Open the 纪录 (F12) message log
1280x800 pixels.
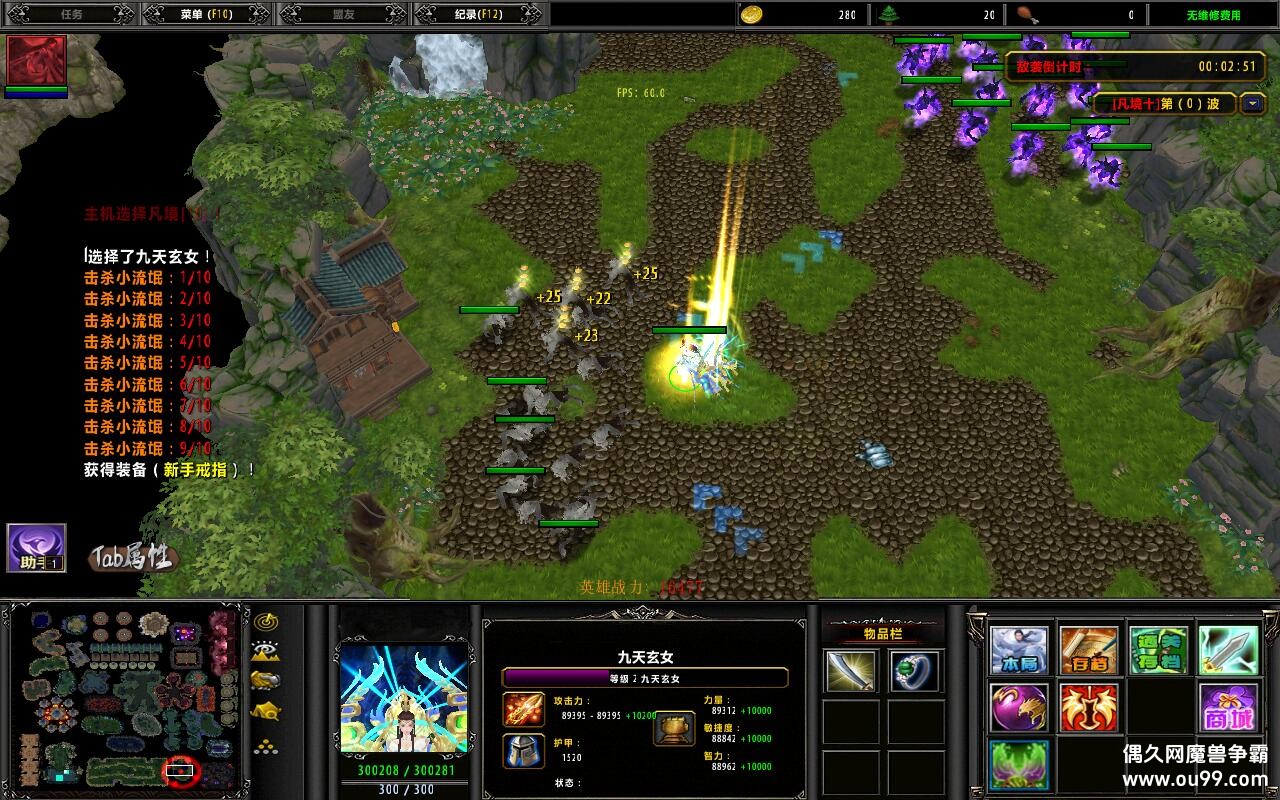(478, 14)
